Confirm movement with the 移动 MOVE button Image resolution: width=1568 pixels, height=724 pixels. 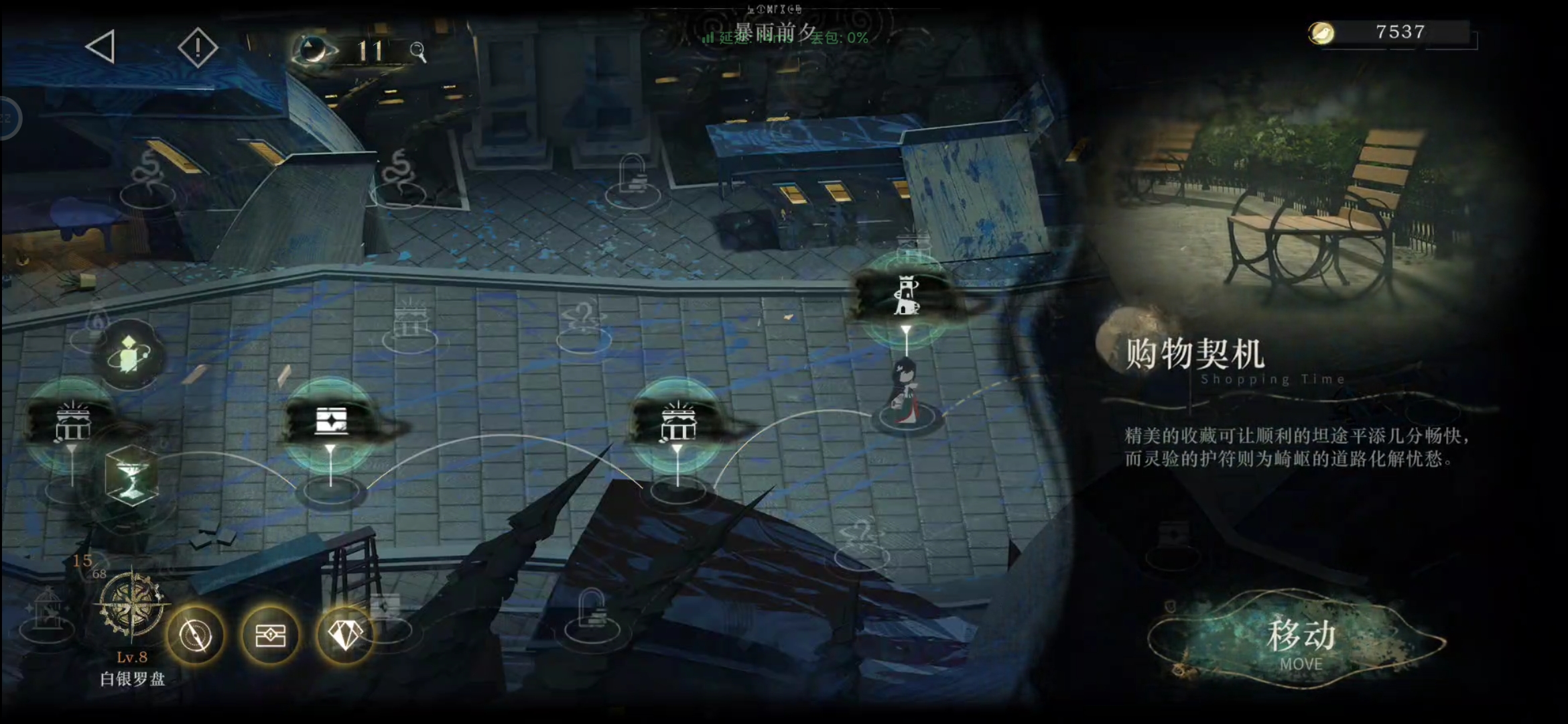[1299, 642]
